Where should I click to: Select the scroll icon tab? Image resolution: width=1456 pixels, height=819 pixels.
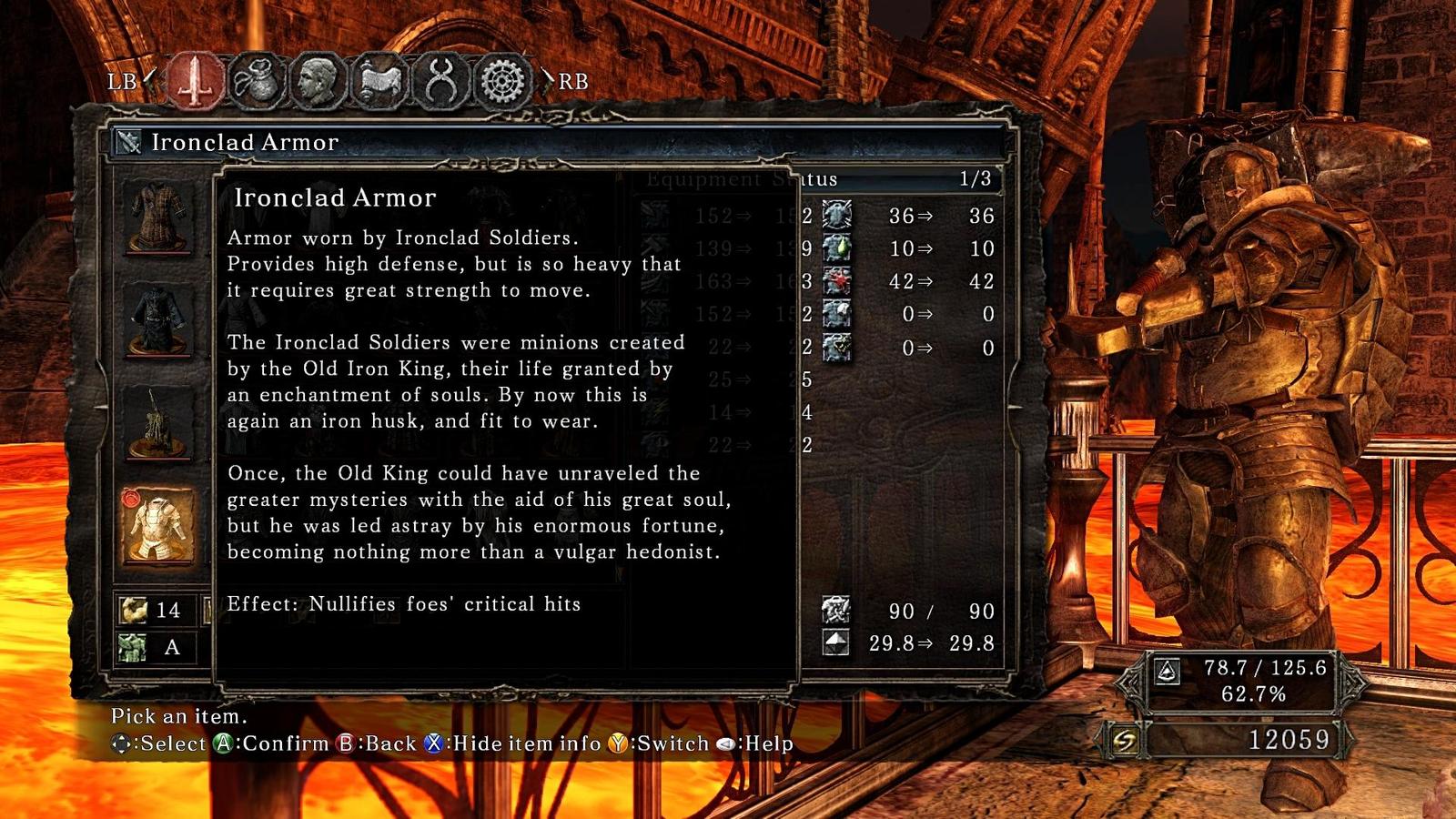(x=379, y=82)
